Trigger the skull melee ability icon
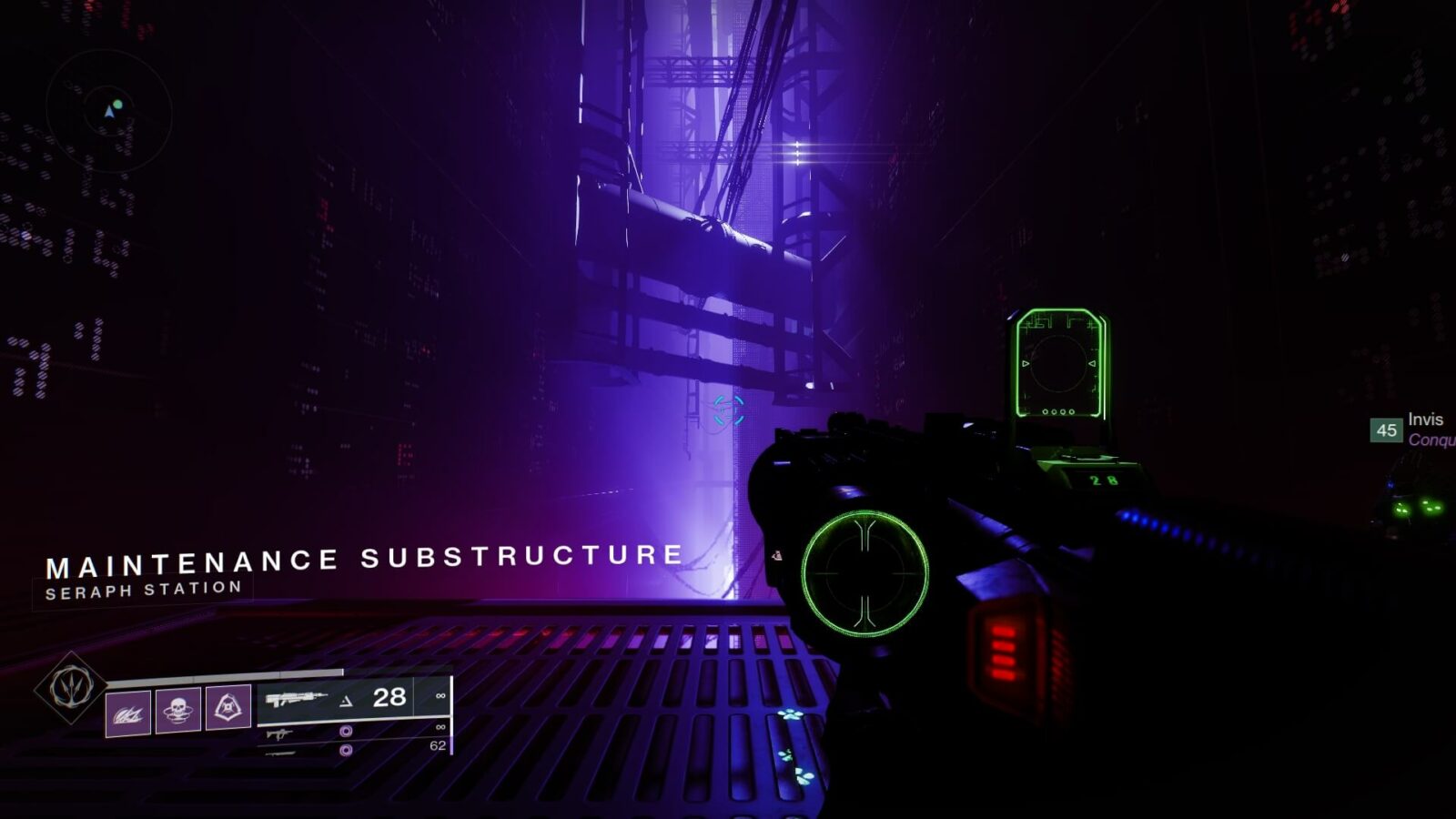The width and height of the screenshot is (1456, 819). [x=178, y=709]
